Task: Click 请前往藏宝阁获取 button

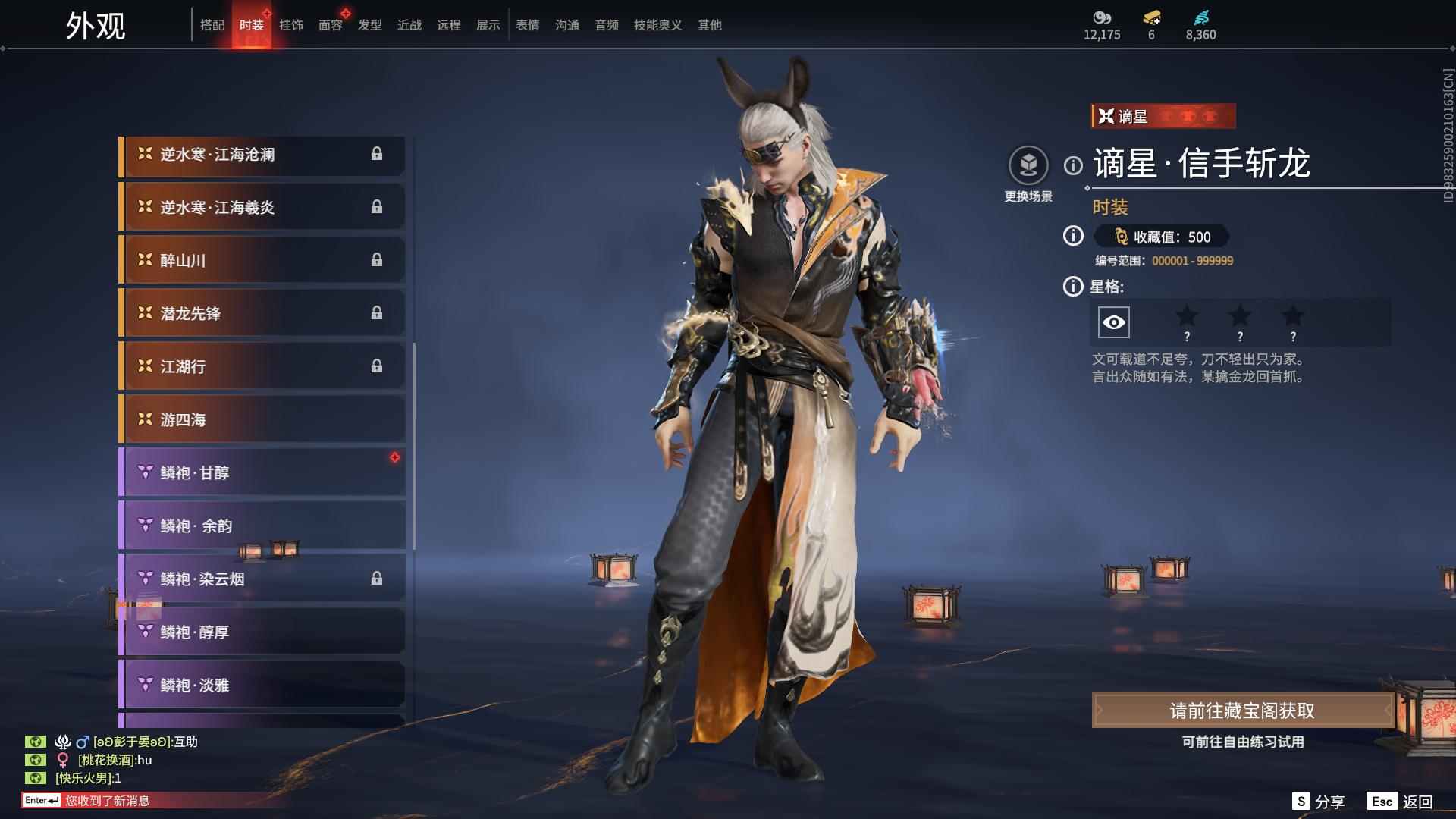Action: (1242, 711)
